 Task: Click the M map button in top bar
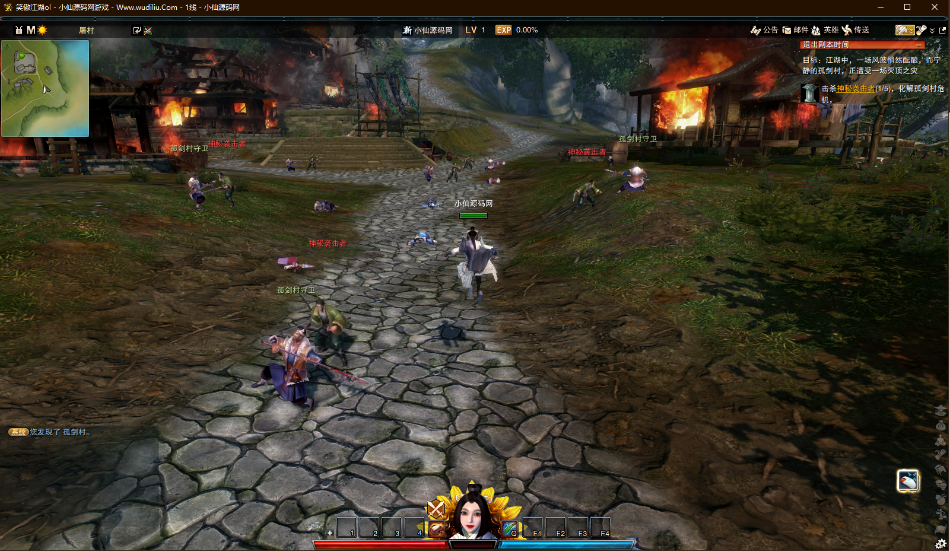(30, 30)
